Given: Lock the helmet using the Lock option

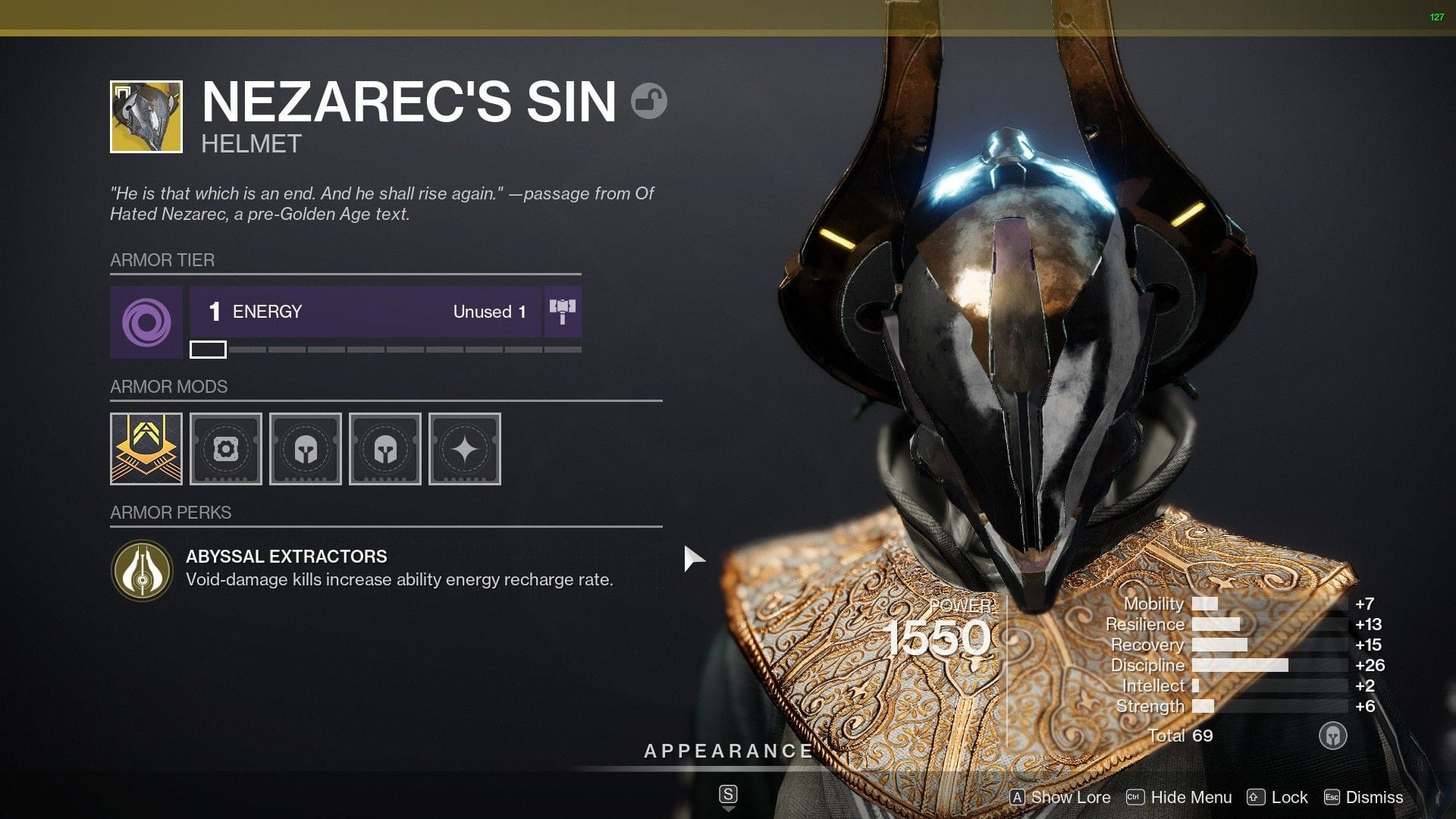Looking at the screenshot, I should (x=1288, y=797).
